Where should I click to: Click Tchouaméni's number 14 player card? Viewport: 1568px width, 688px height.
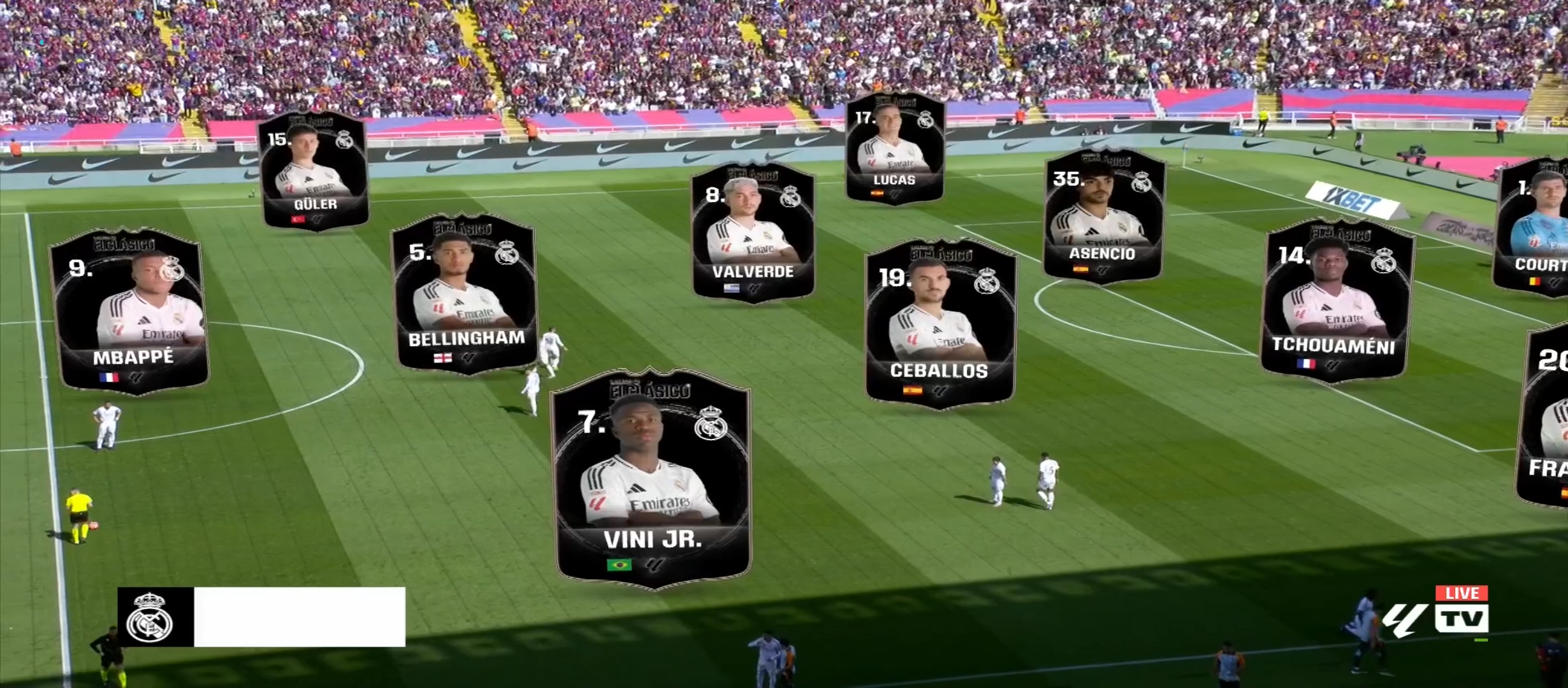click(1337, 301)
